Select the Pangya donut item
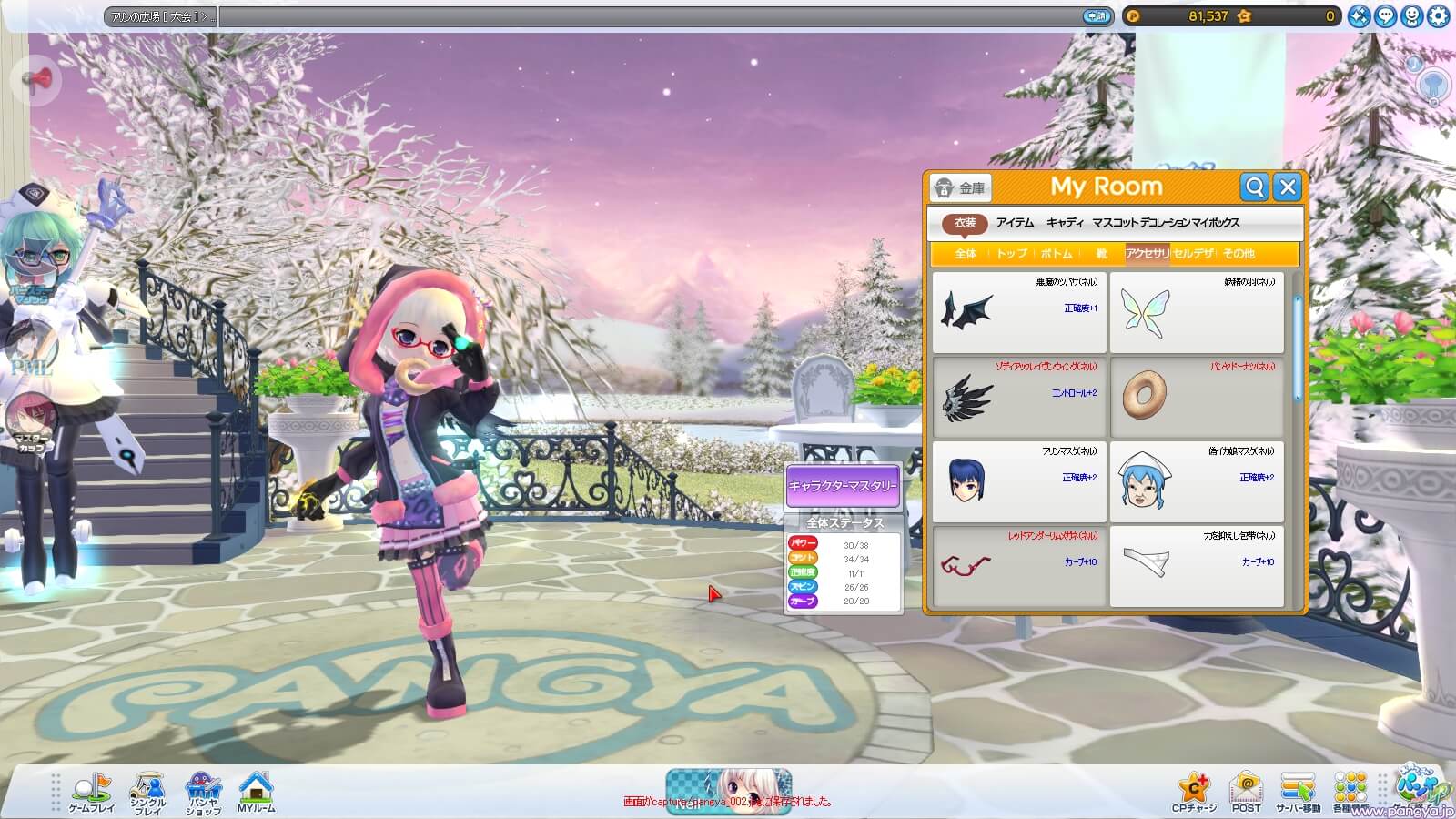1456x819 pixels. pos(1196,397)
